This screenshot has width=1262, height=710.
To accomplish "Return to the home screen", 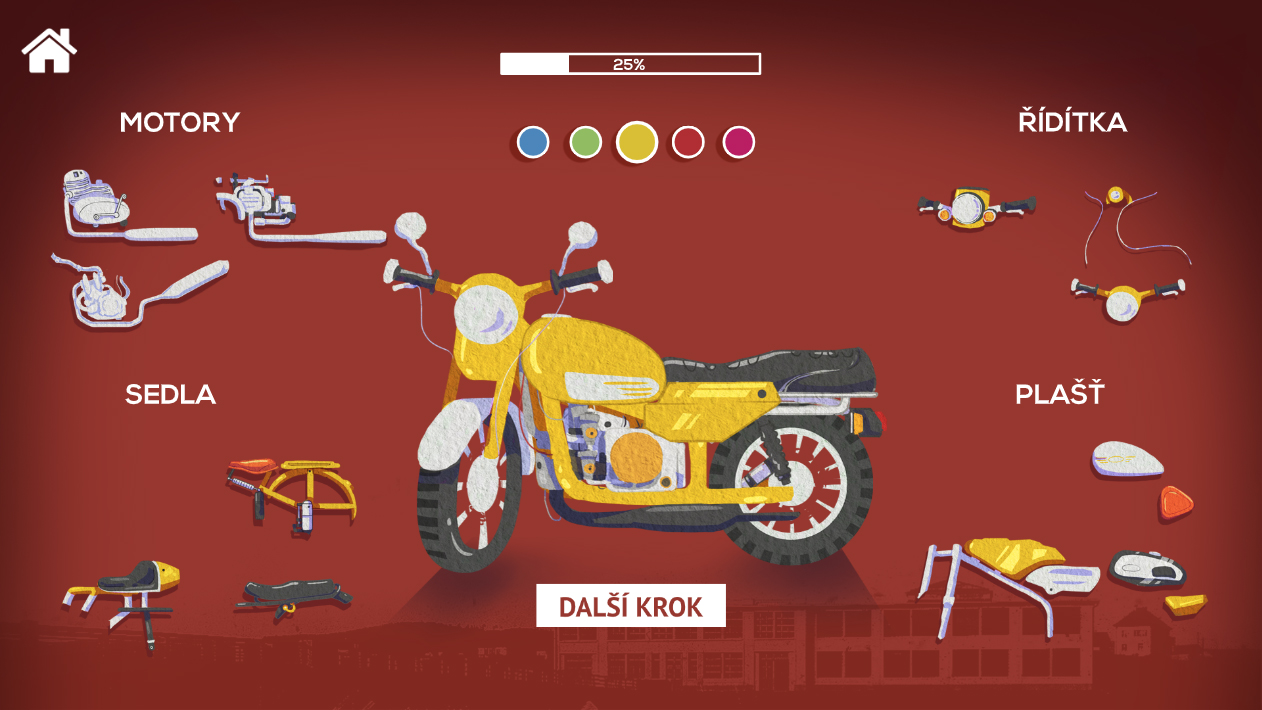I will [50, 50].
